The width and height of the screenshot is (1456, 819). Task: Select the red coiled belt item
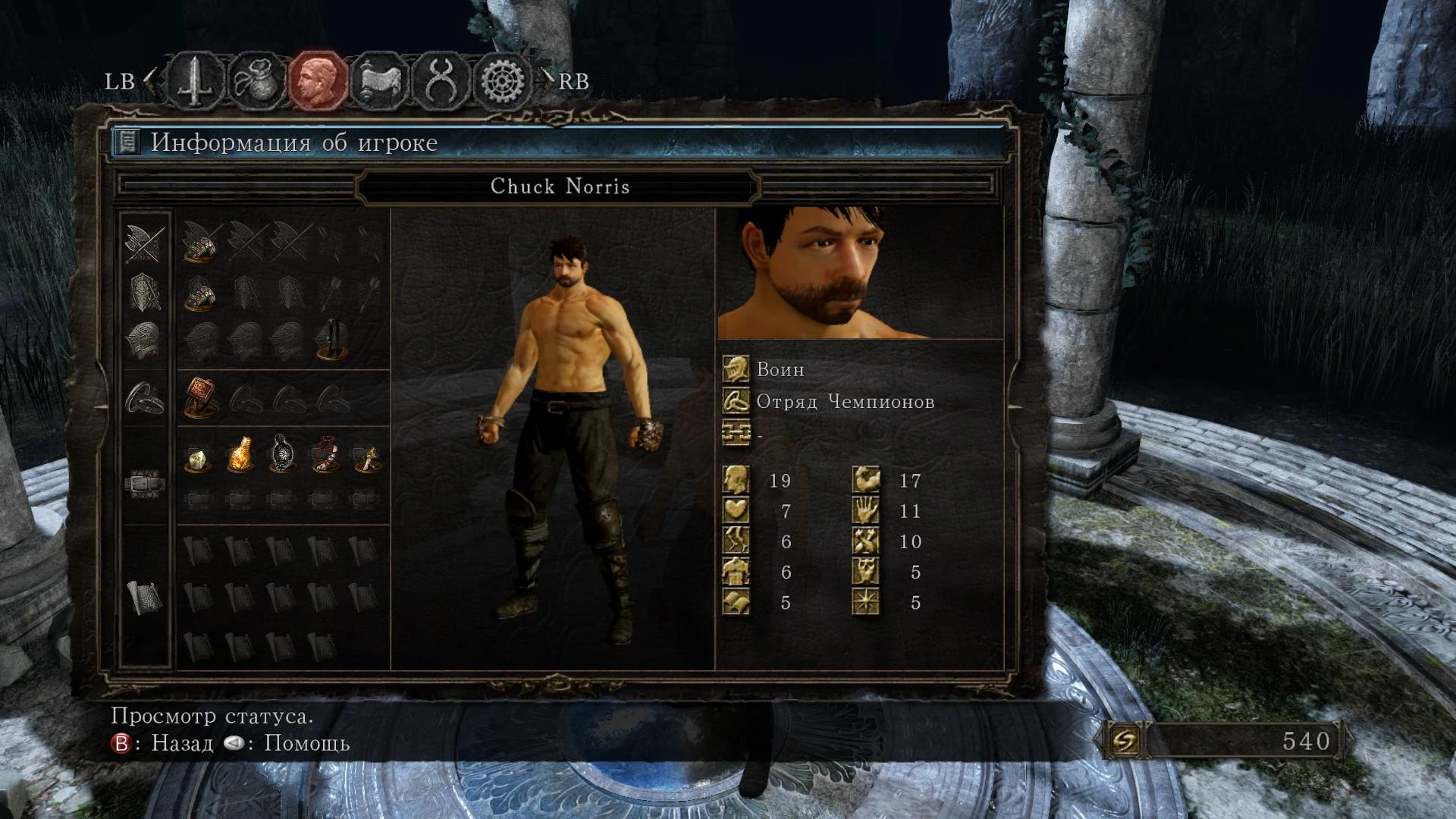pos(326,455)
